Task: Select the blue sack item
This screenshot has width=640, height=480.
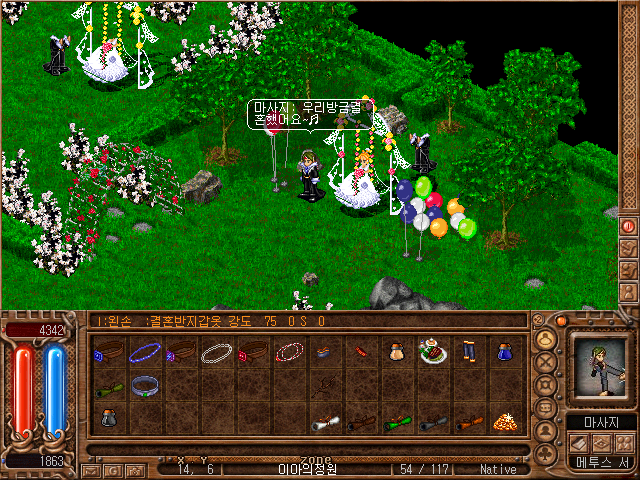Action: coord(505,352)
